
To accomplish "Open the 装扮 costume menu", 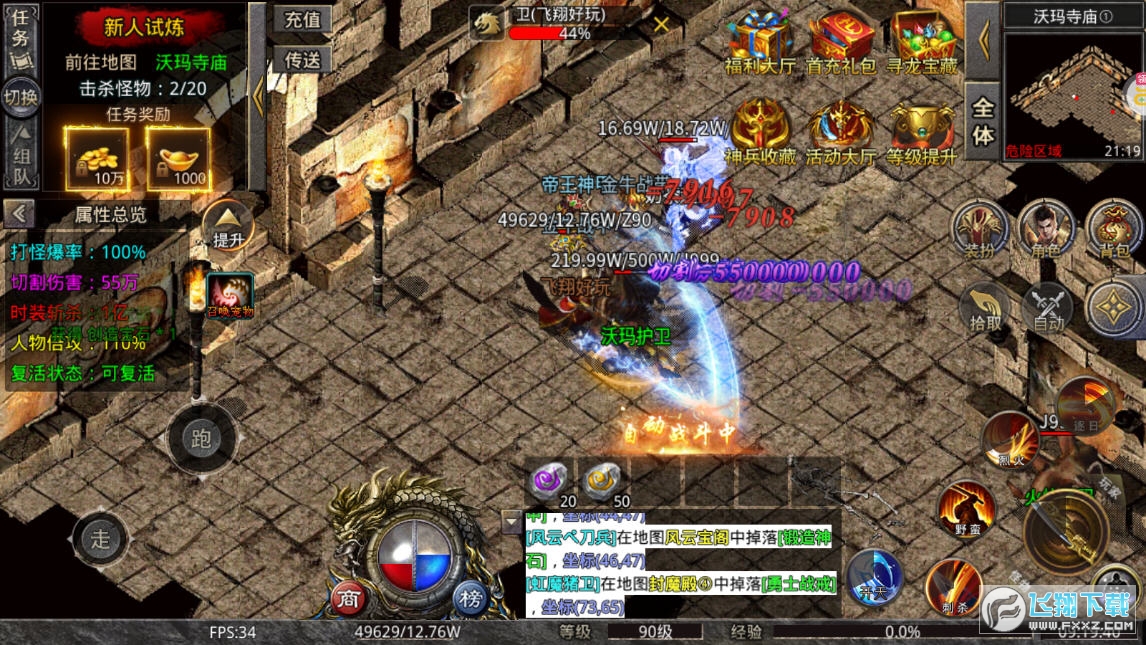I will (979, 229).
